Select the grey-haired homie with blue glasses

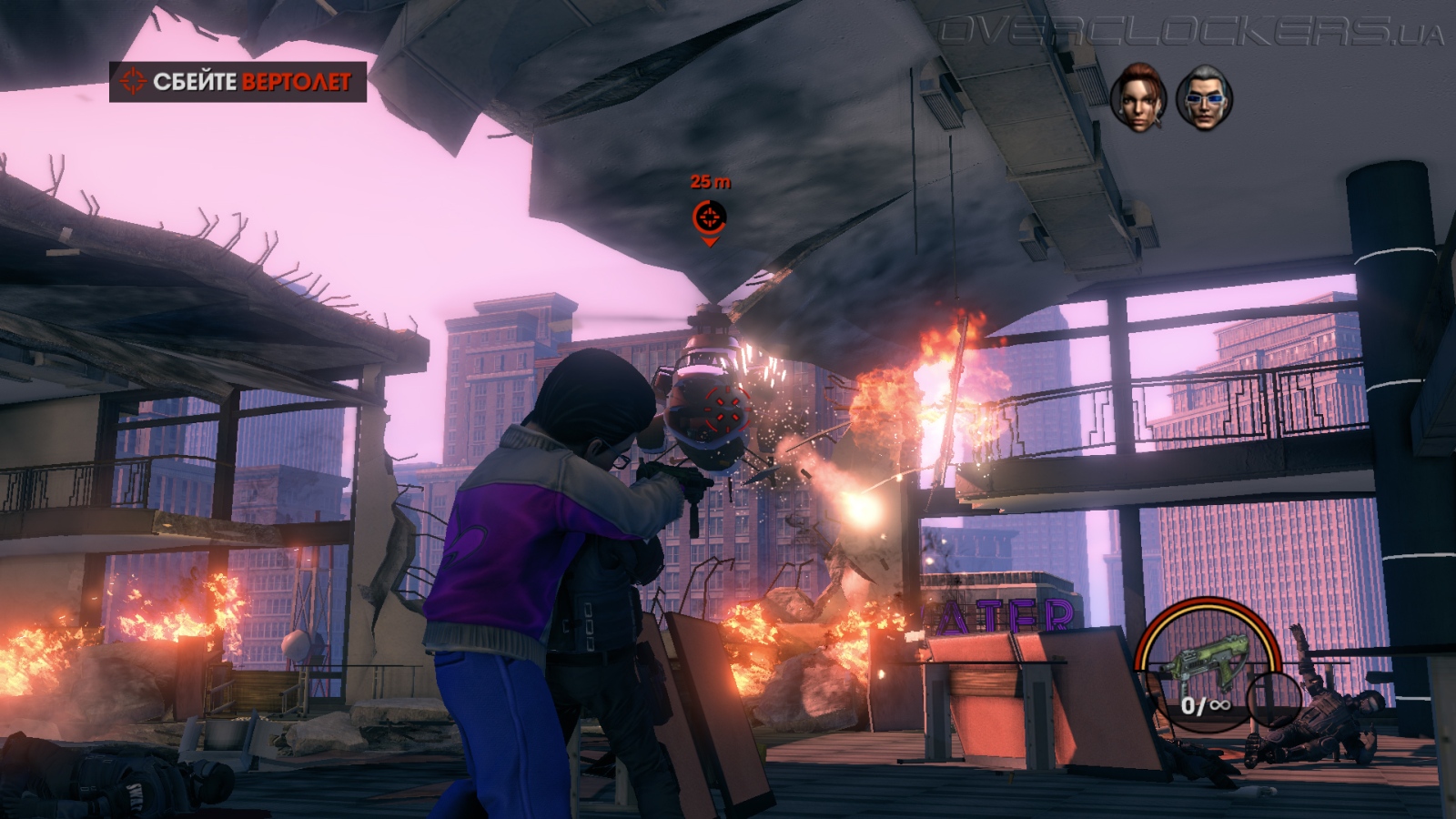coord(1203,96)
